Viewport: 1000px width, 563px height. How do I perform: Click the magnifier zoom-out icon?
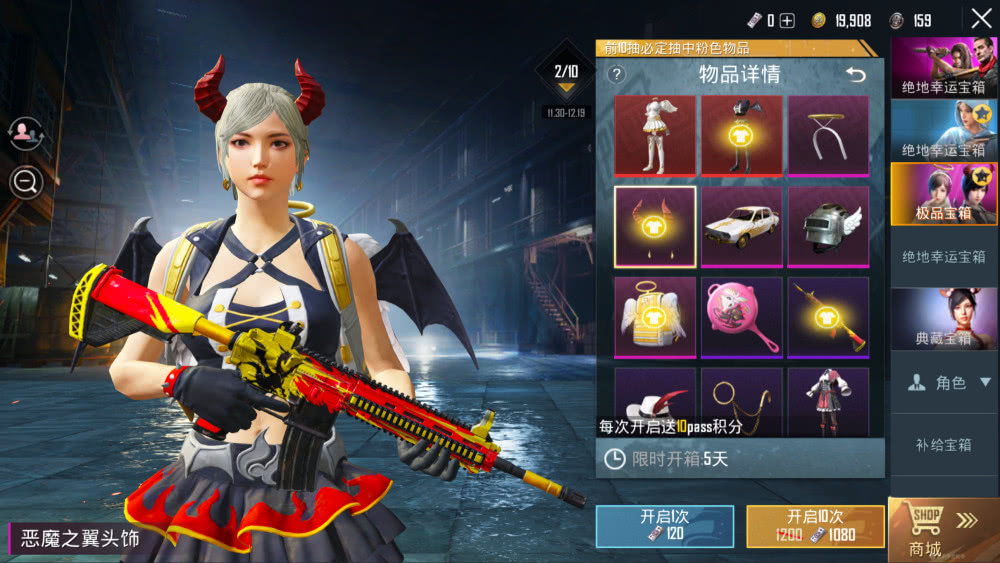click(x=26, y=181)
